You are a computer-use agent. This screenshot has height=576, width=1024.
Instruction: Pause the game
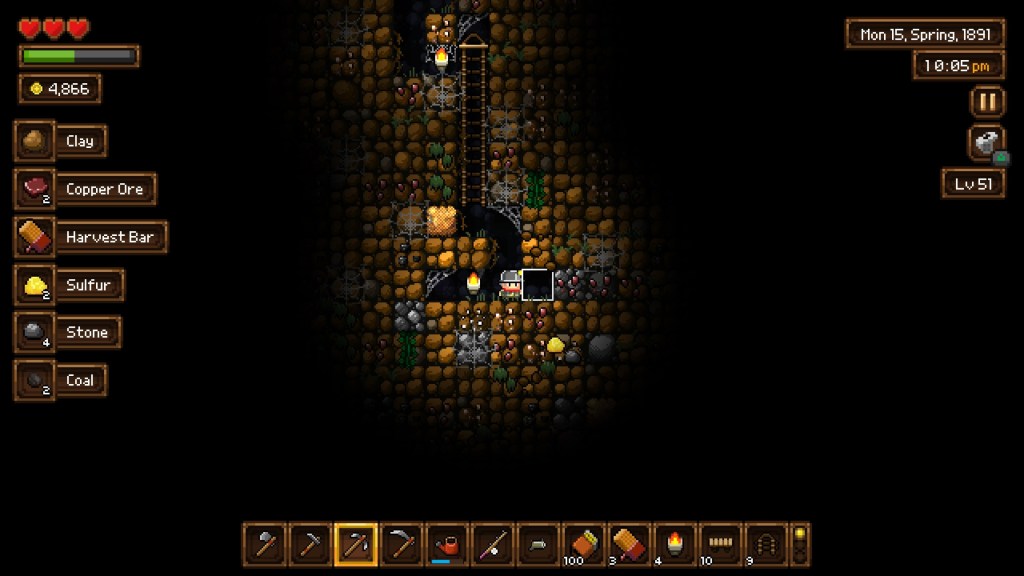[987, 102]
